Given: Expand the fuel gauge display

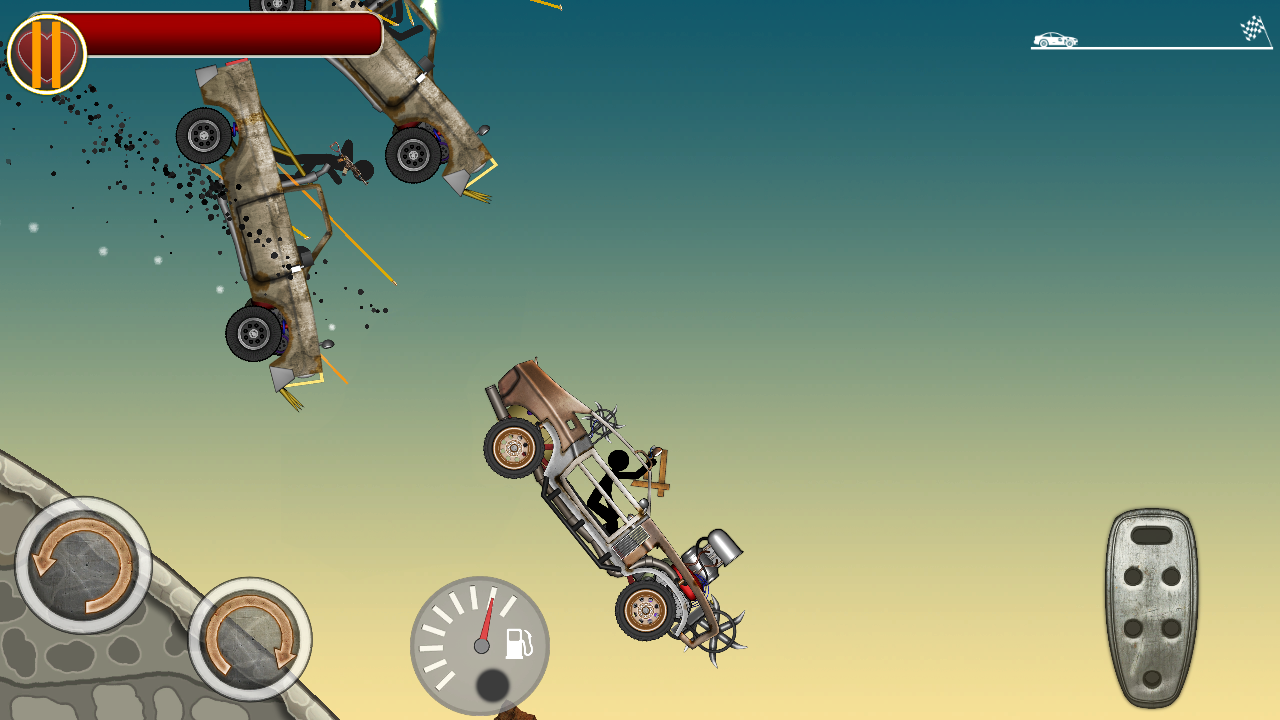Looking at the screenshot, I should click(x=478, y=645).
